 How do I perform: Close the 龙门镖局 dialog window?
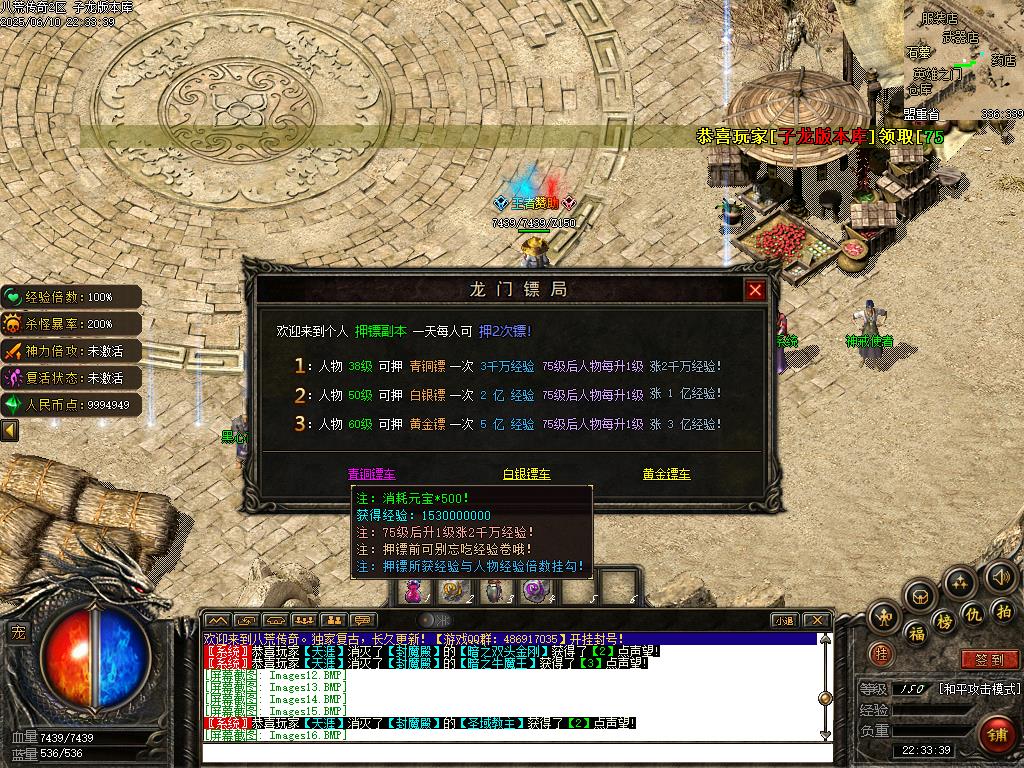[755, 290]
